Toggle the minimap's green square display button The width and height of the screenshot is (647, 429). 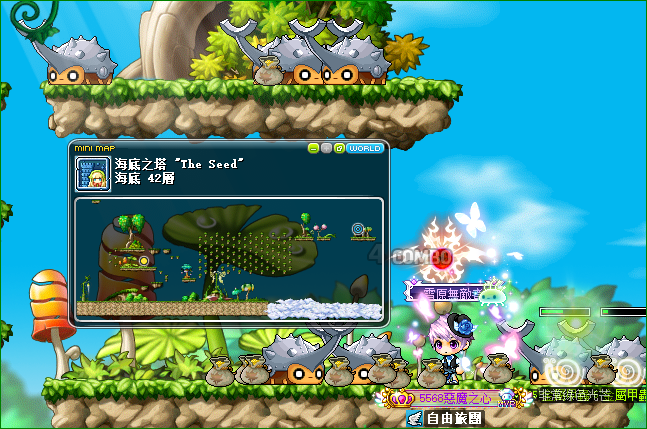[340, 148]
